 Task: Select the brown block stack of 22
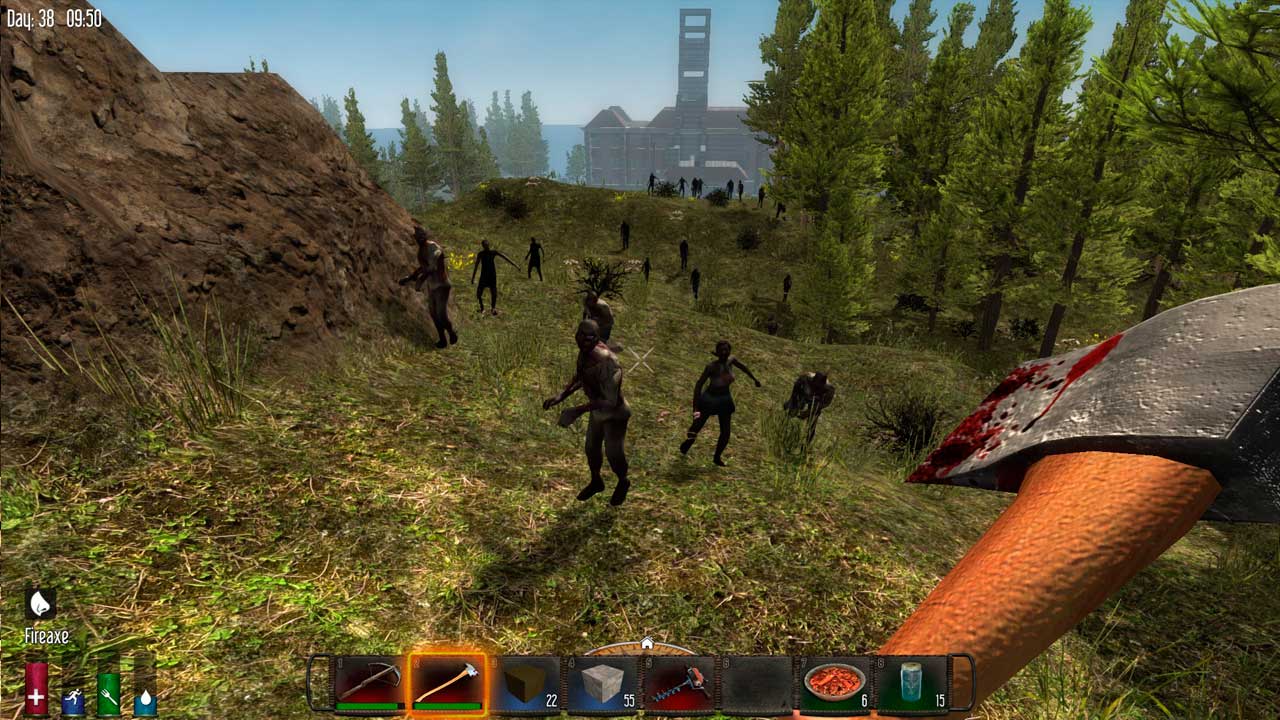tap(525, 684)
